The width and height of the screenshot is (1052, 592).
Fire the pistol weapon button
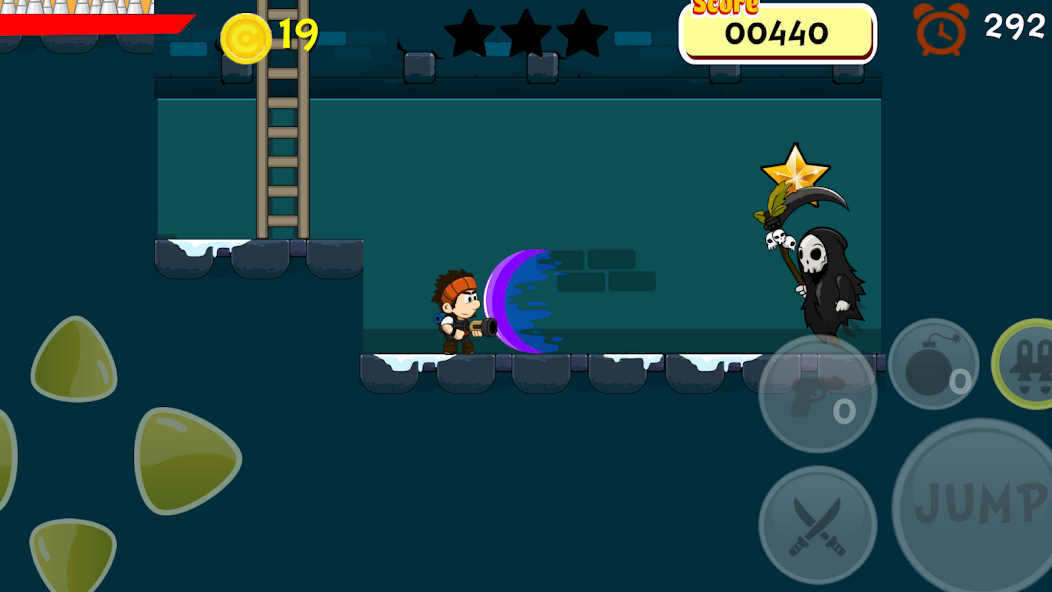pyautogui.click(x=817, y=393)
